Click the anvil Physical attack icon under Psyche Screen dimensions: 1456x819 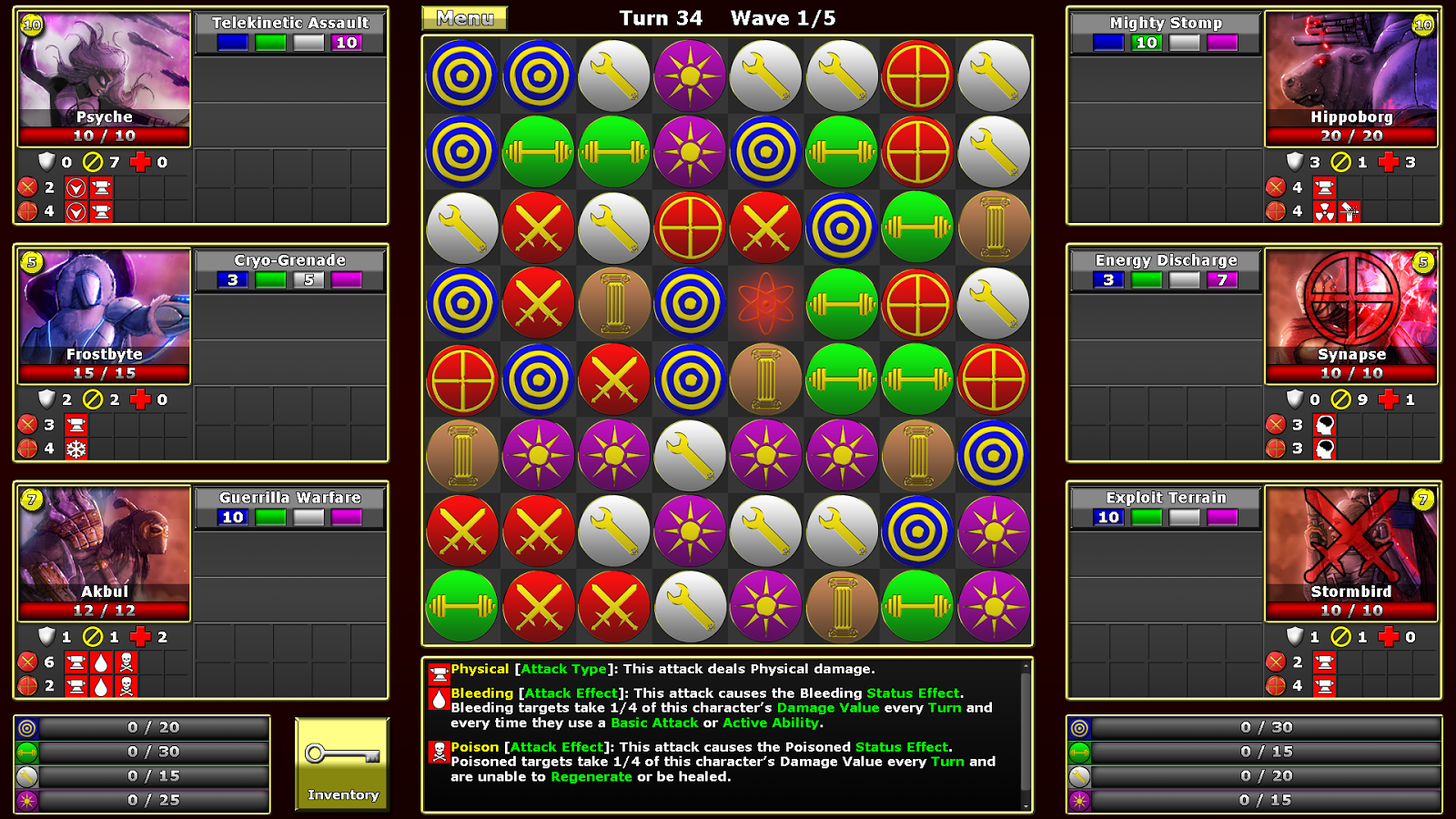pyautogui.click(x=103, y=187)
